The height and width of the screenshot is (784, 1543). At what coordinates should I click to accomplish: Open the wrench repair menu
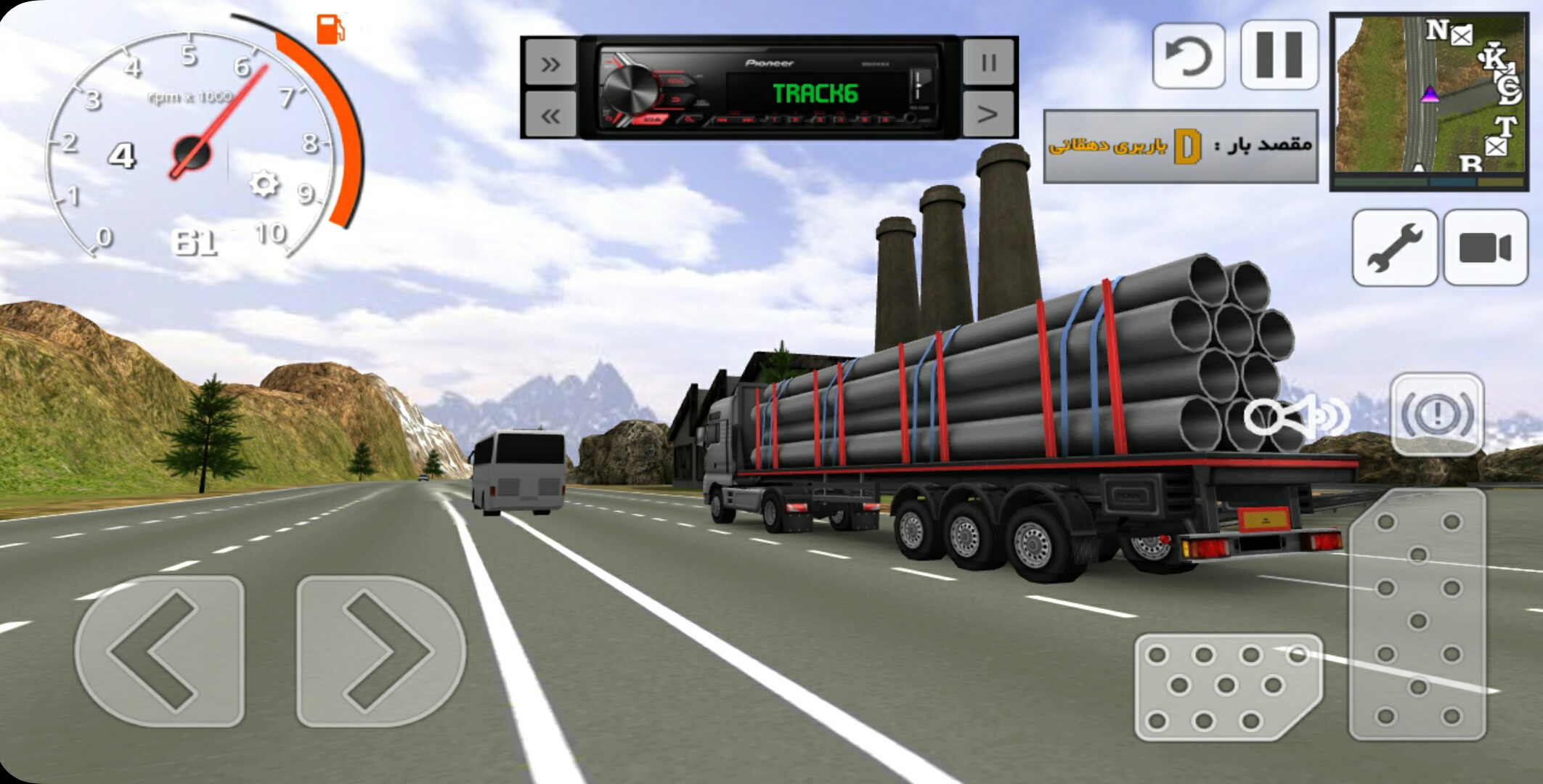(1394, 248)
